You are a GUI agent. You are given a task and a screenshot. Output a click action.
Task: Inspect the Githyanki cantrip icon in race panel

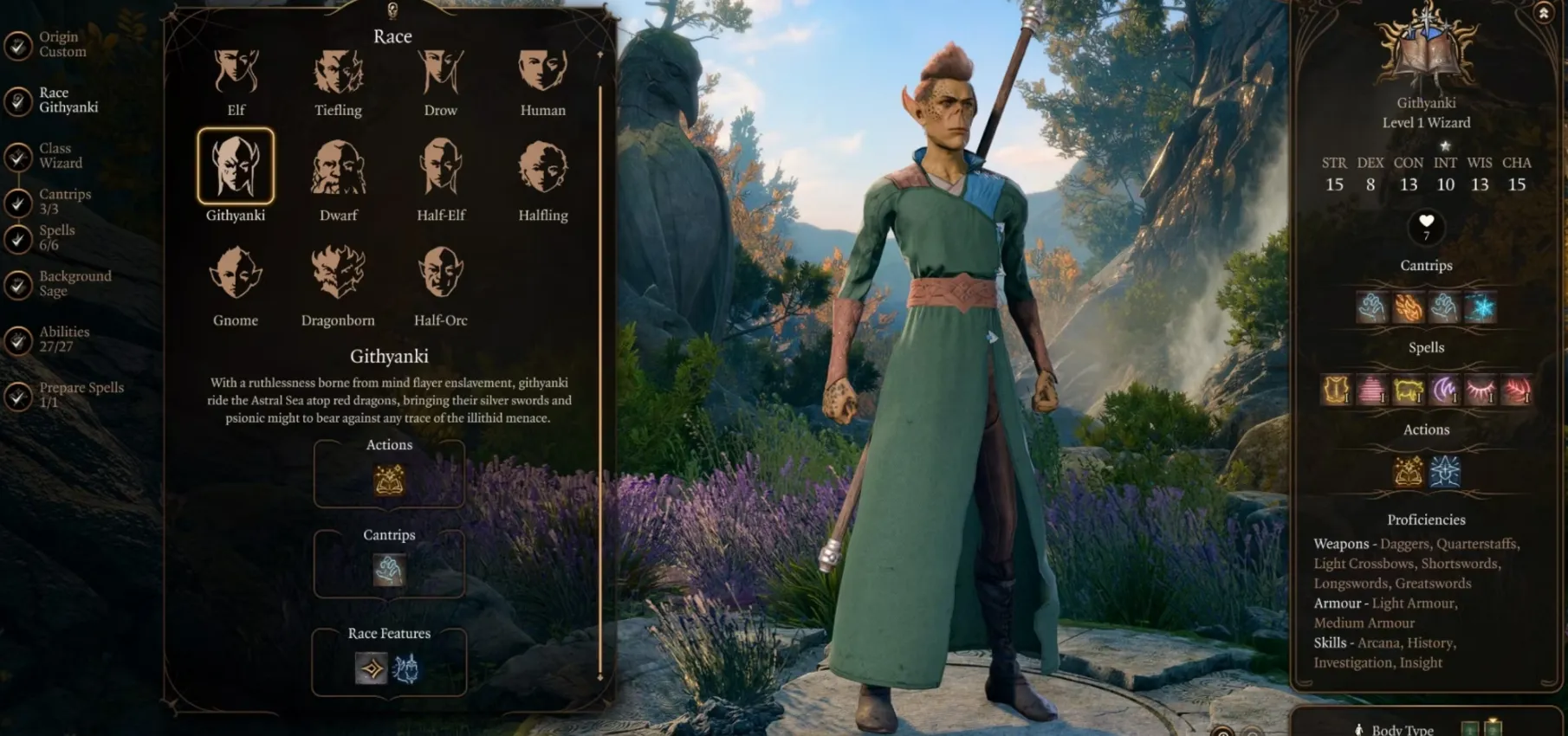point(389,570)
